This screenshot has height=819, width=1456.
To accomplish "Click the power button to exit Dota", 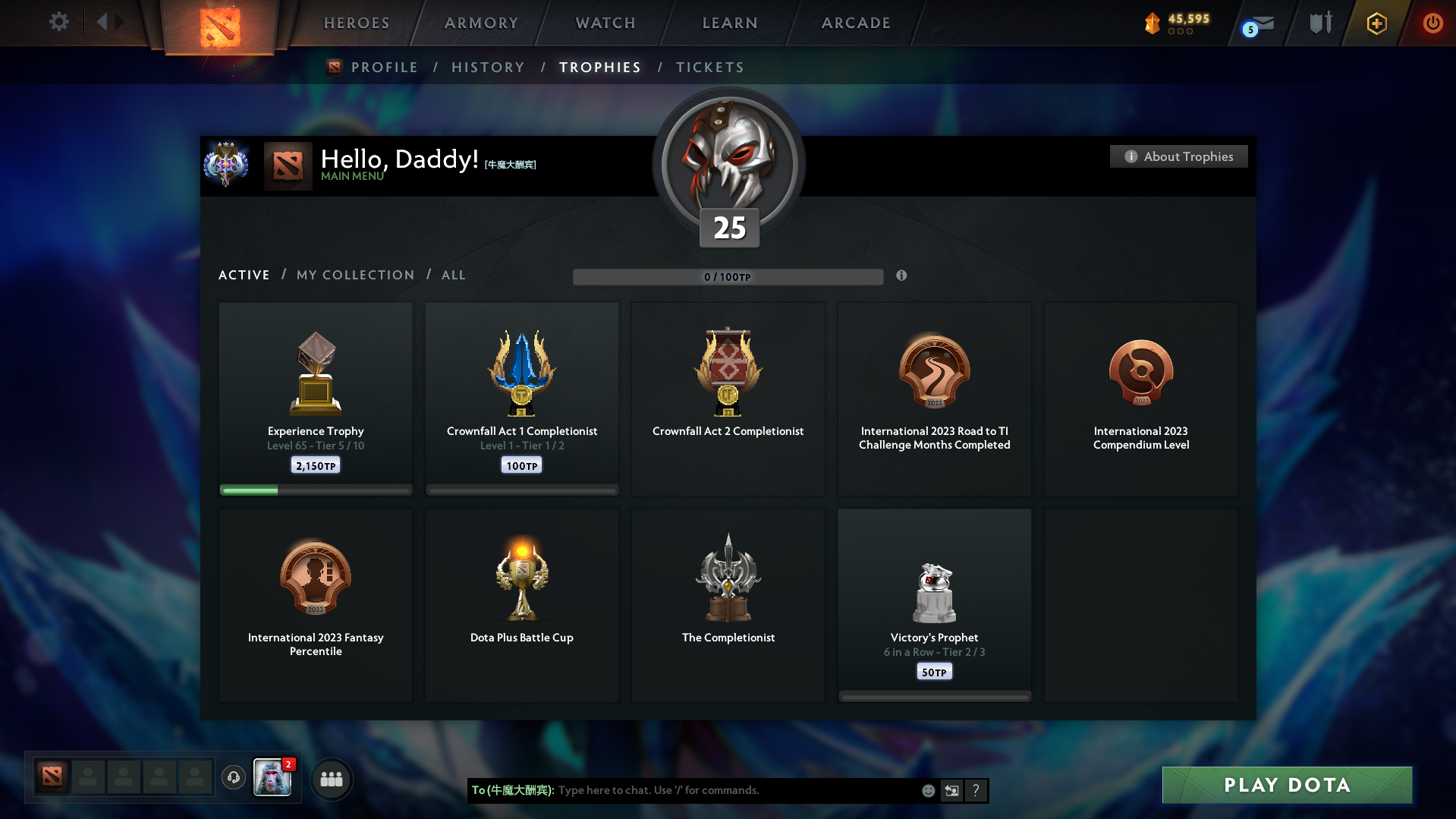I will 1432,23.
